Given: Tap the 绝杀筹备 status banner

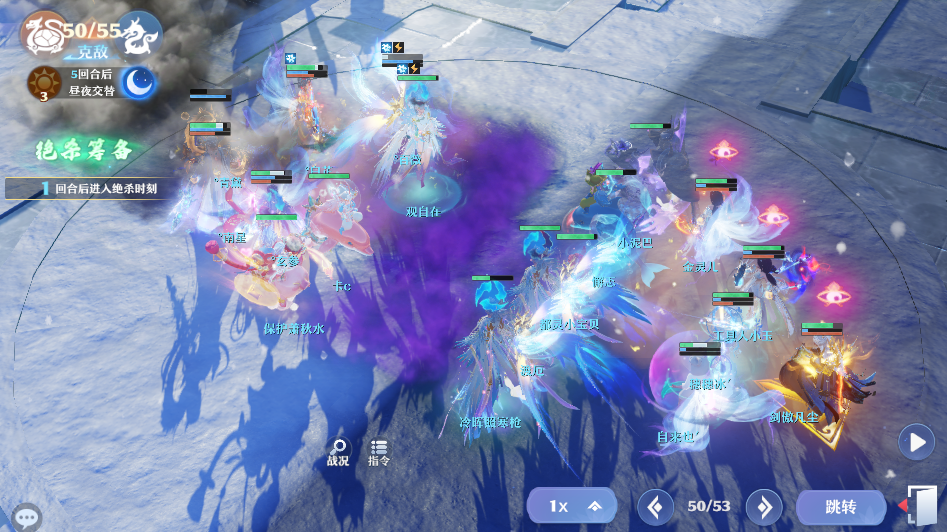Looking at the screenshot, I should (84, 151).
